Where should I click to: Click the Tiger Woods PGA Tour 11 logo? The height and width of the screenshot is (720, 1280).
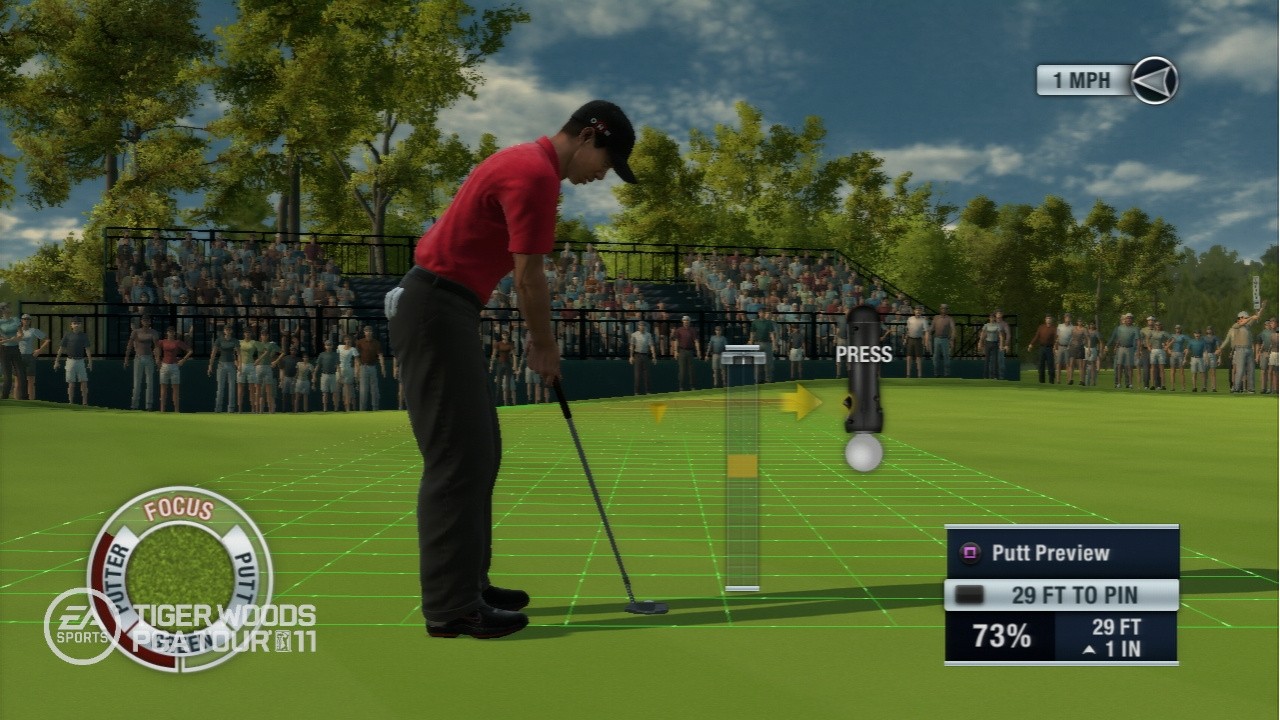coord(230,615)
